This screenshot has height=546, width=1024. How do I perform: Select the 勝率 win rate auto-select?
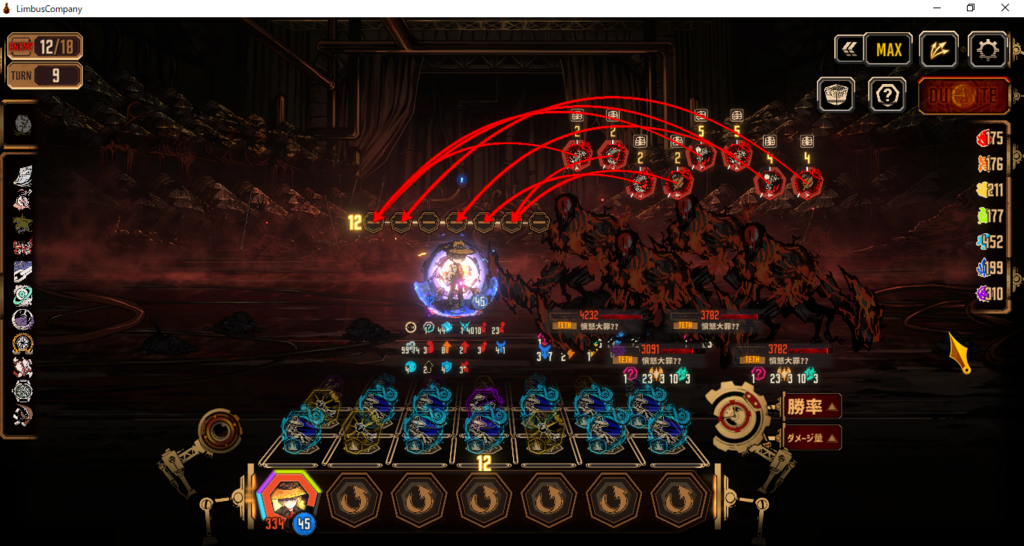(x=812, y=406)
